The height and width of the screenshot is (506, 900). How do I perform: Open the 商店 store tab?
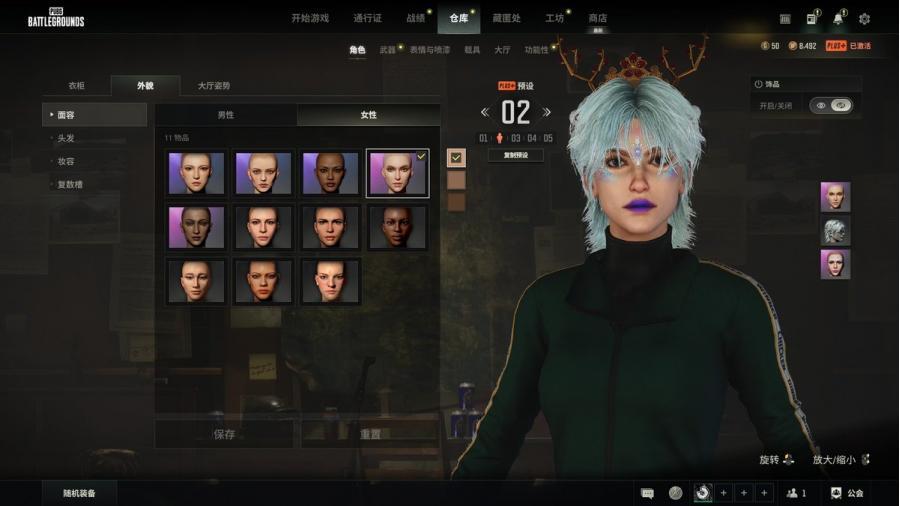click(x=597, y=18)
